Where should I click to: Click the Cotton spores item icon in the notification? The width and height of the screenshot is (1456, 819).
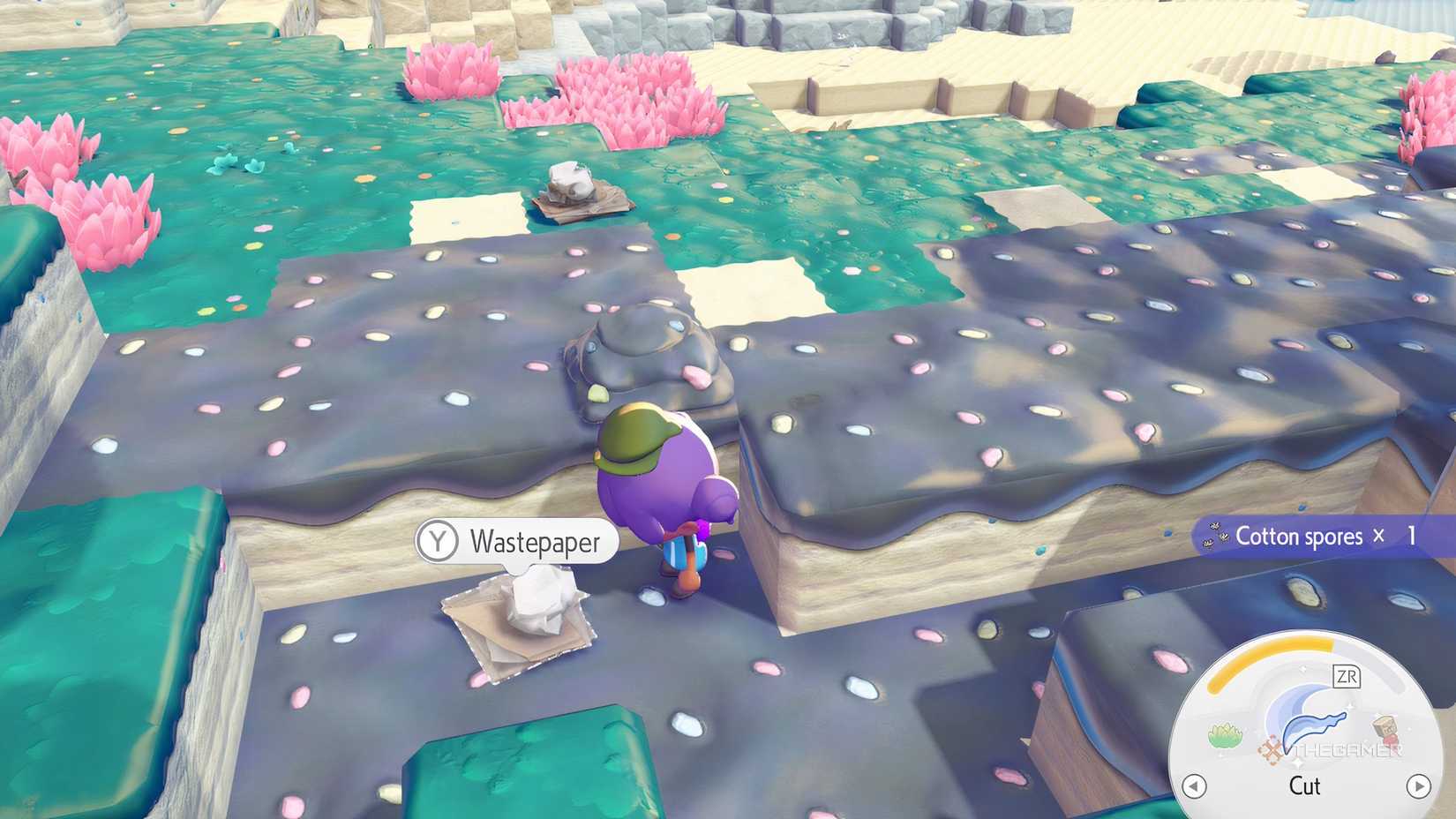[1214, 536]
